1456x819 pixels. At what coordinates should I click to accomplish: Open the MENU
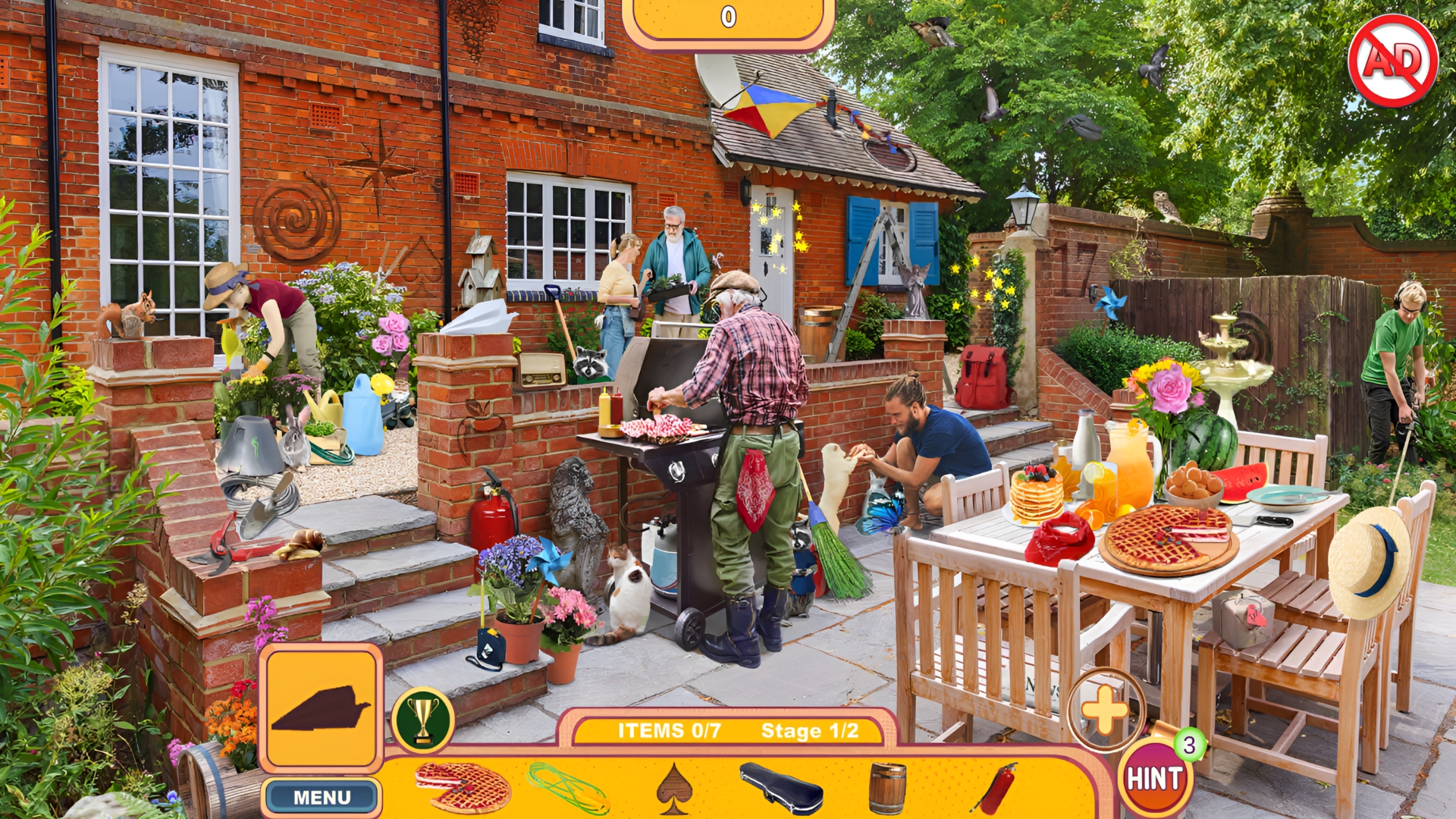tap(322, 797)
